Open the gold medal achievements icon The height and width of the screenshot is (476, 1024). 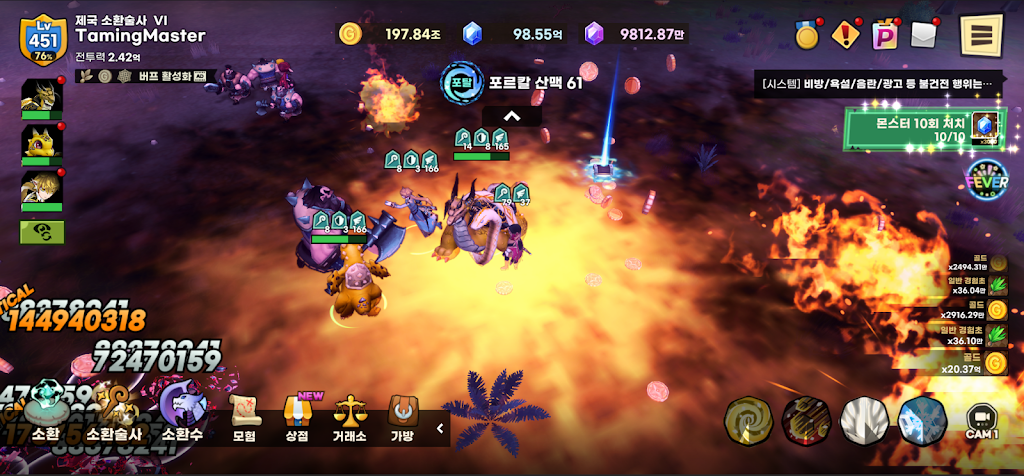808,35
